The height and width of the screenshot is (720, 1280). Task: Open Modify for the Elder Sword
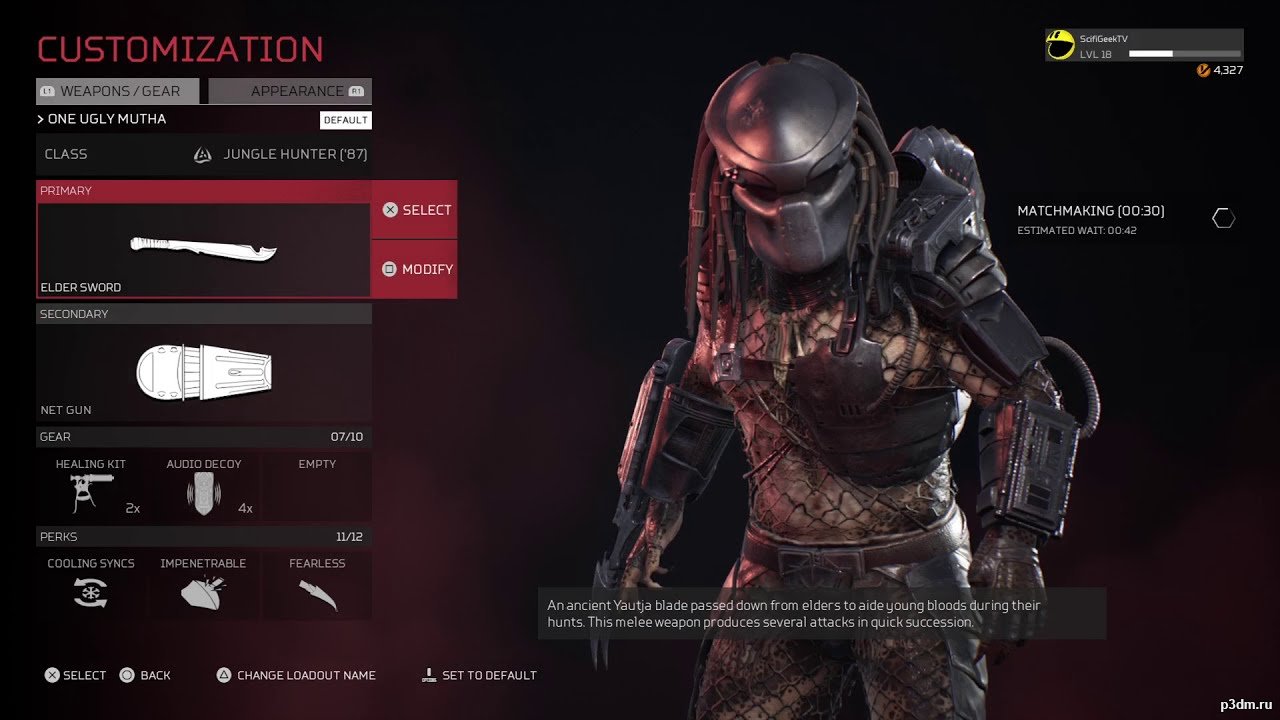pyautogui.click(x=415, y=269)
